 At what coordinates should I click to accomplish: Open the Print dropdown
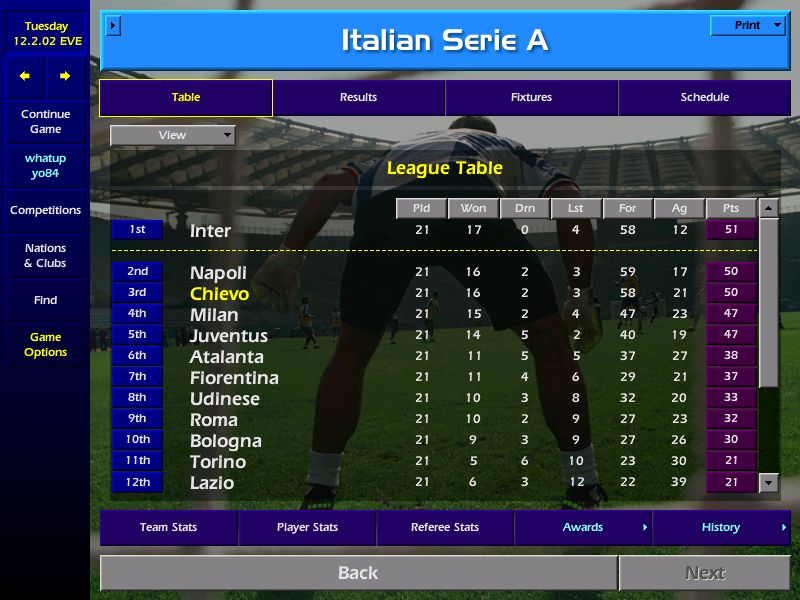point(747,26)
